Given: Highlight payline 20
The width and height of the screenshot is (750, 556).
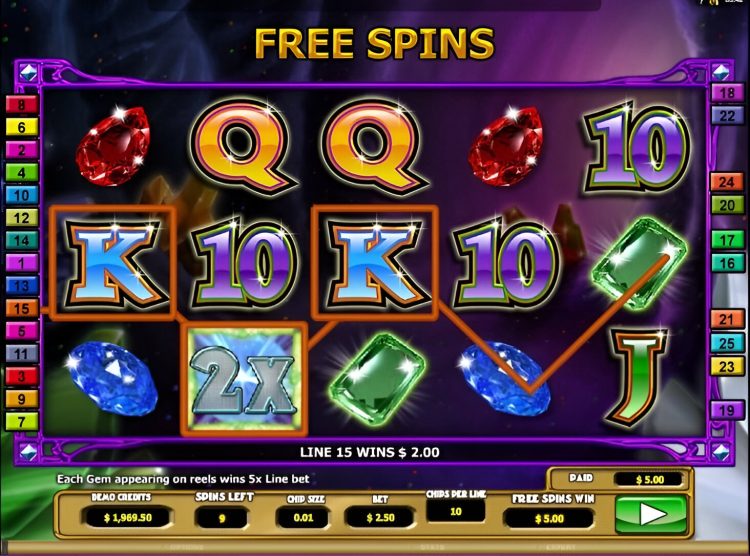Looking at the screenshot, I should [x=724, y=205].
